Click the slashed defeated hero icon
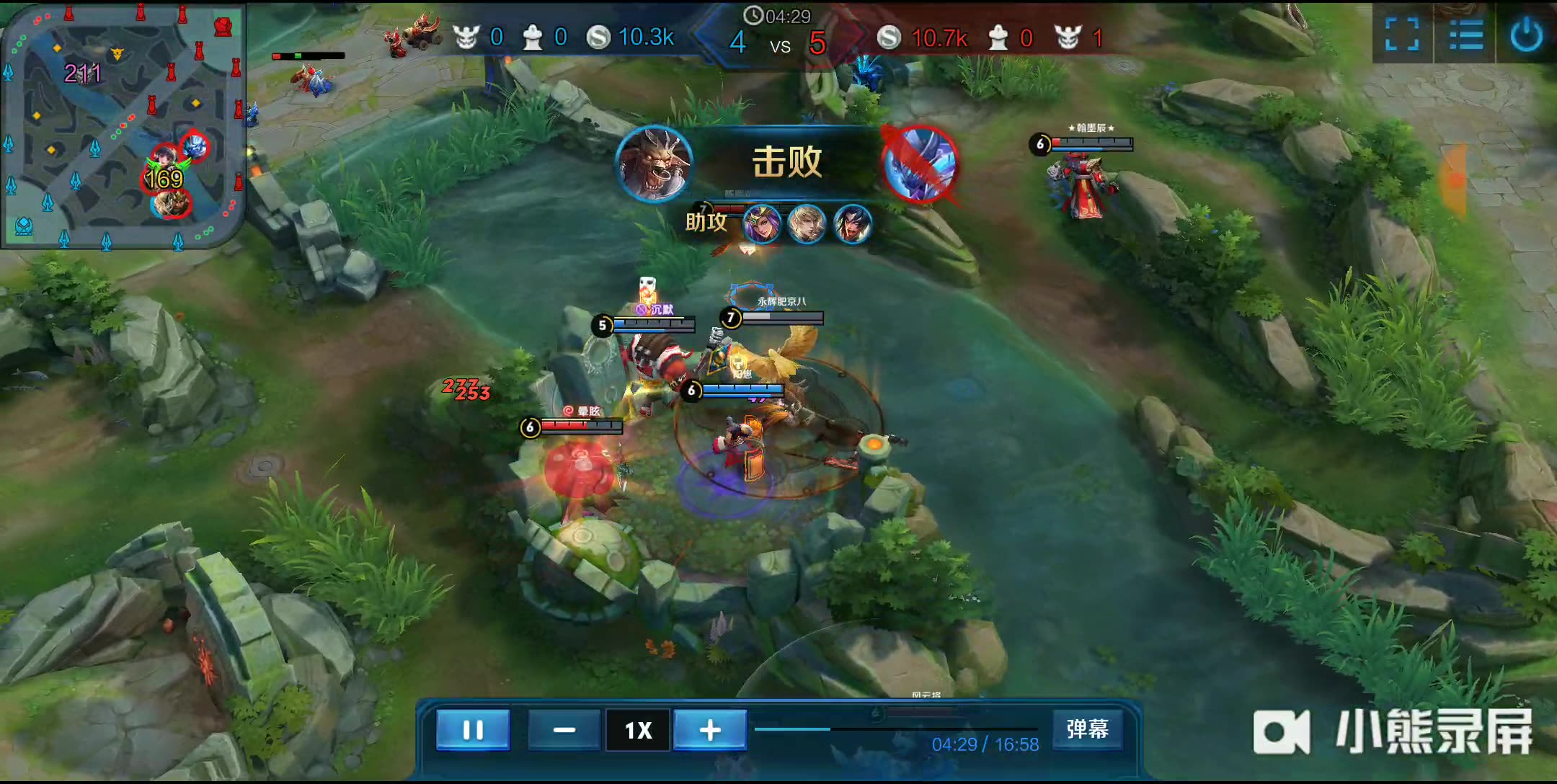 click(x=917, y=164)
